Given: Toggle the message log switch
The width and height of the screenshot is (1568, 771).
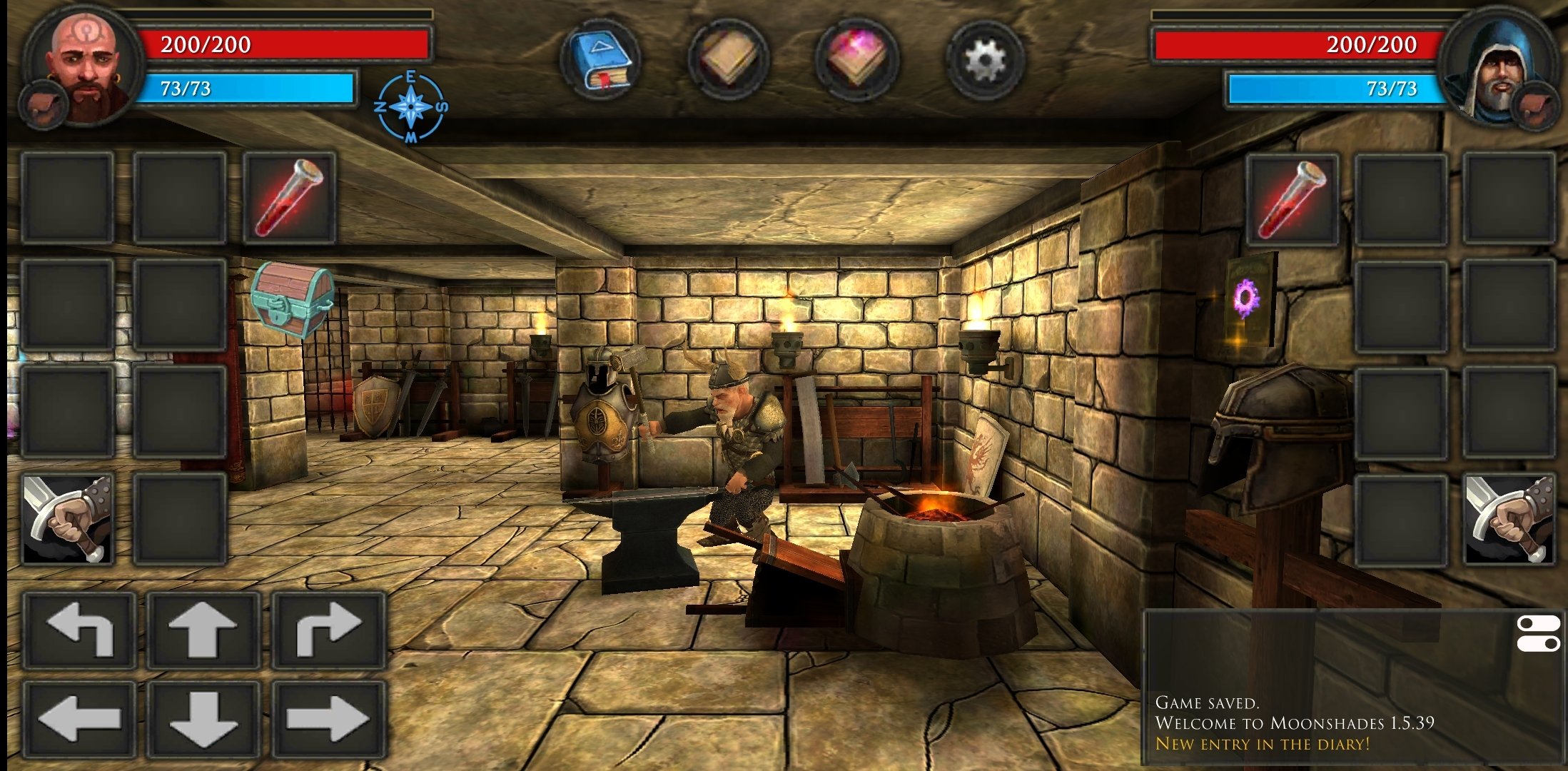Looking at the screenshot, I should tap(1537, 634).
